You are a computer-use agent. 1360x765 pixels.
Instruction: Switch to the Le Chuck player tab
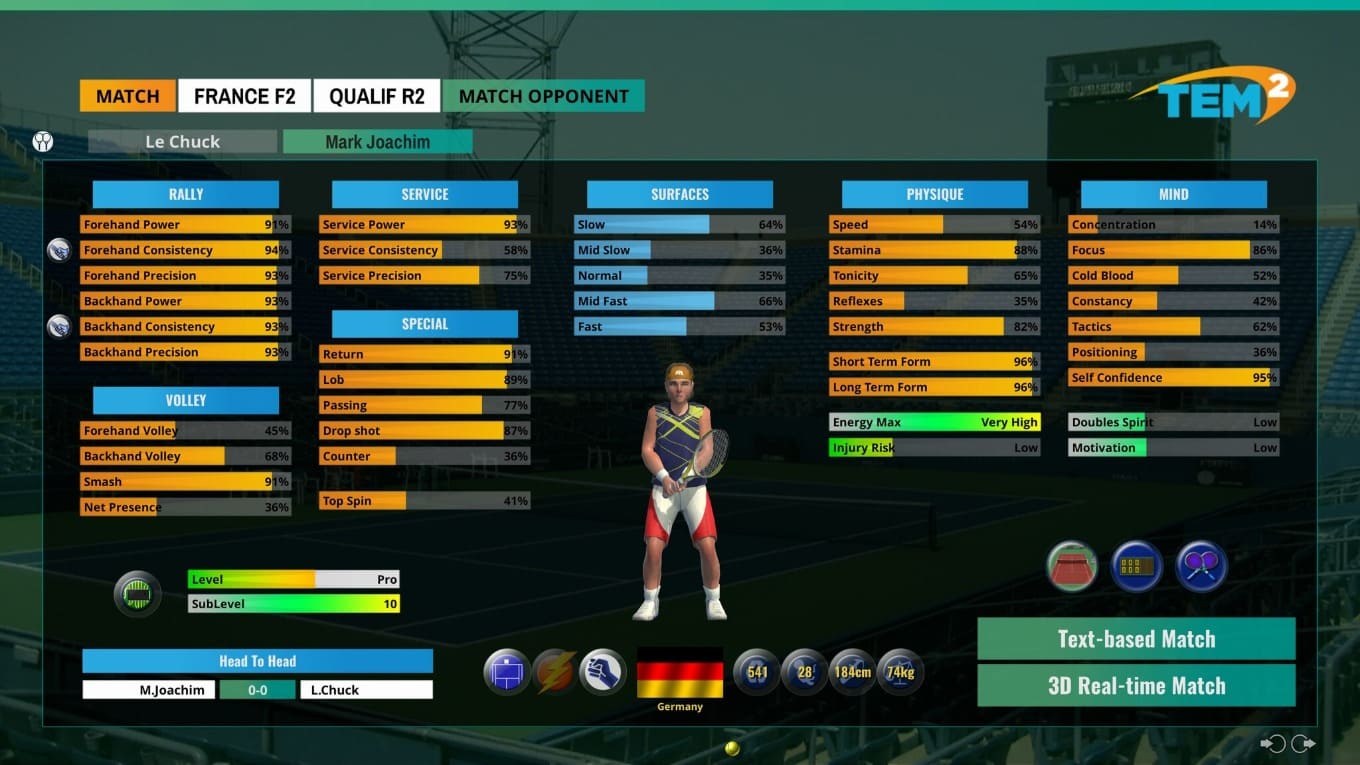pos(182,142)
